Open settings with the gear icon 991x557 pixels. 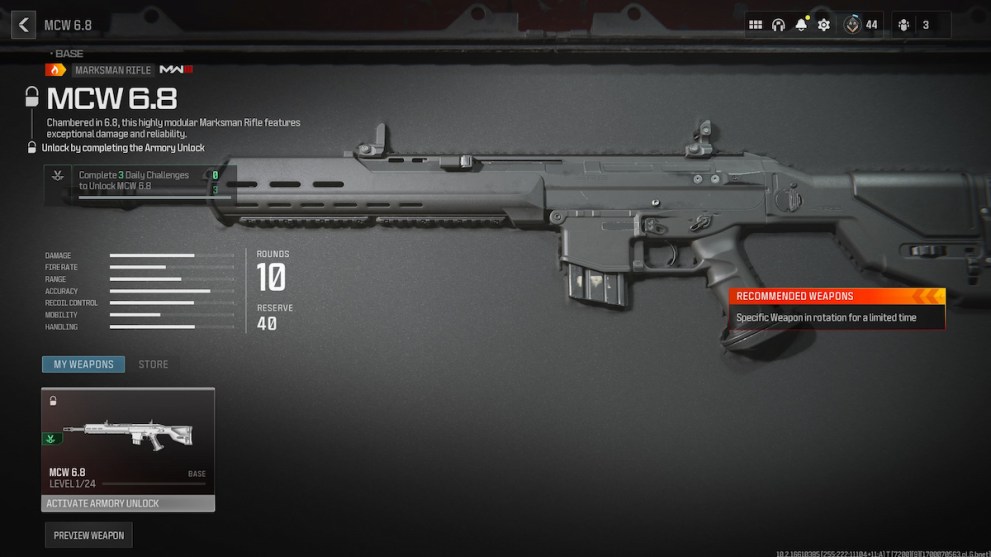824,25
